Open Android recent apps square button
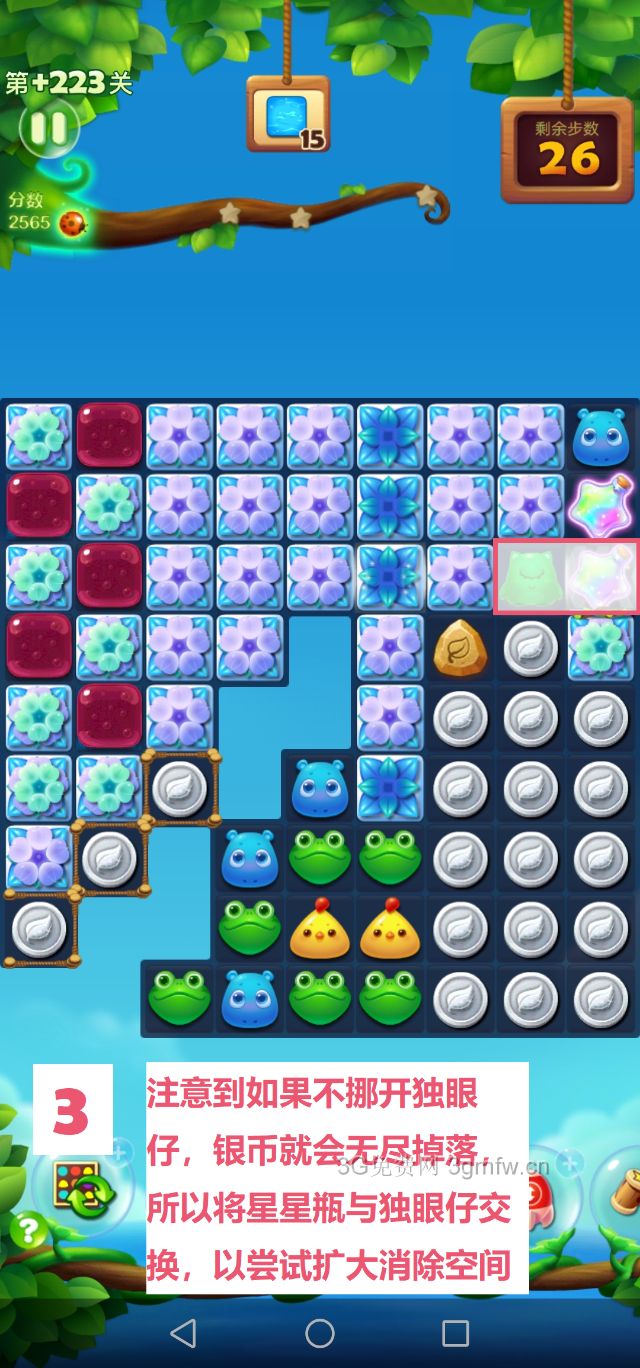This screenshot has width=640, height=1368. (x=456, y=1332)
